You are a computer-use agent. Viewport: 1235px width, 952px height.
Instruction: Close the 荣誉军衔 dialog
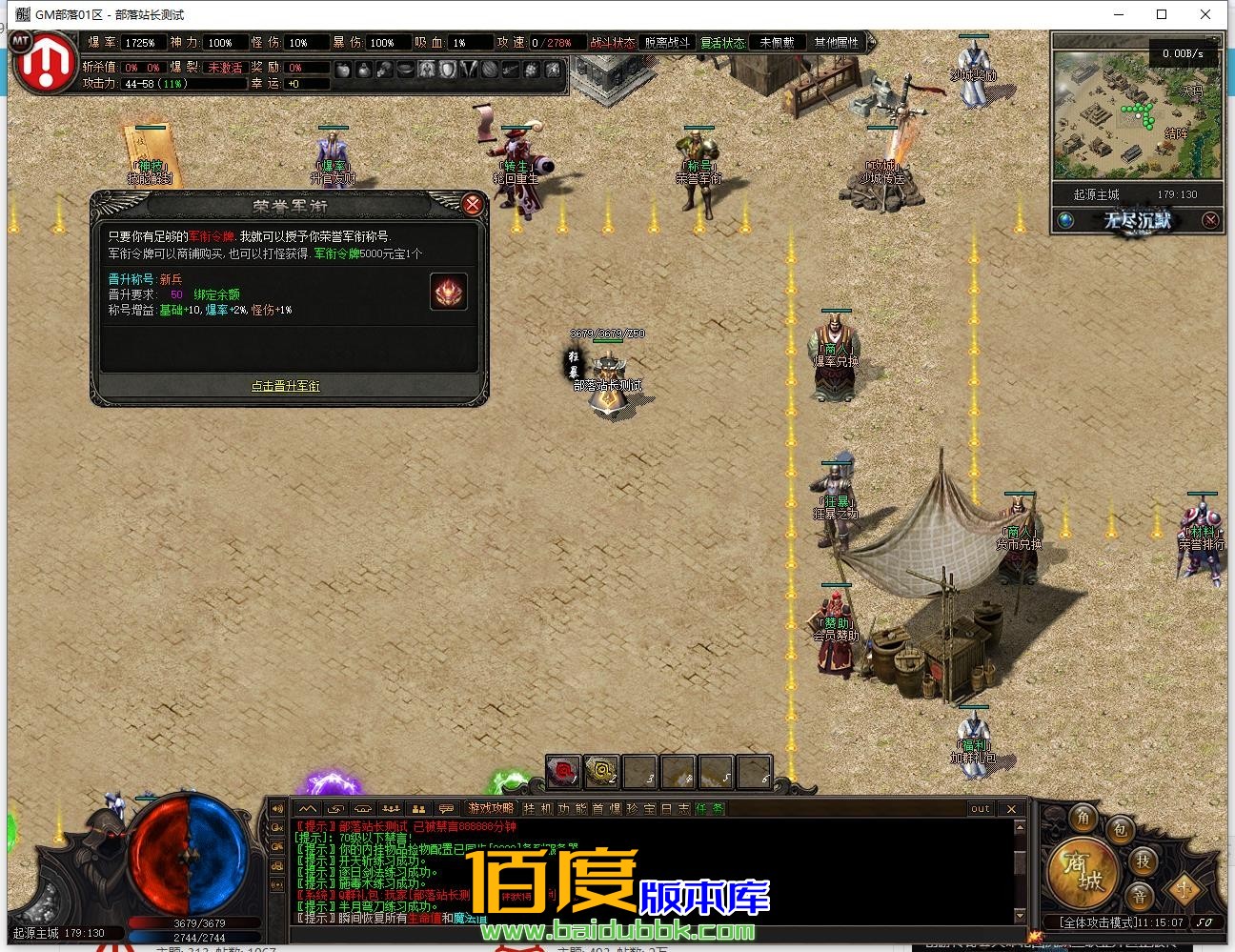(x=472, y=205)
